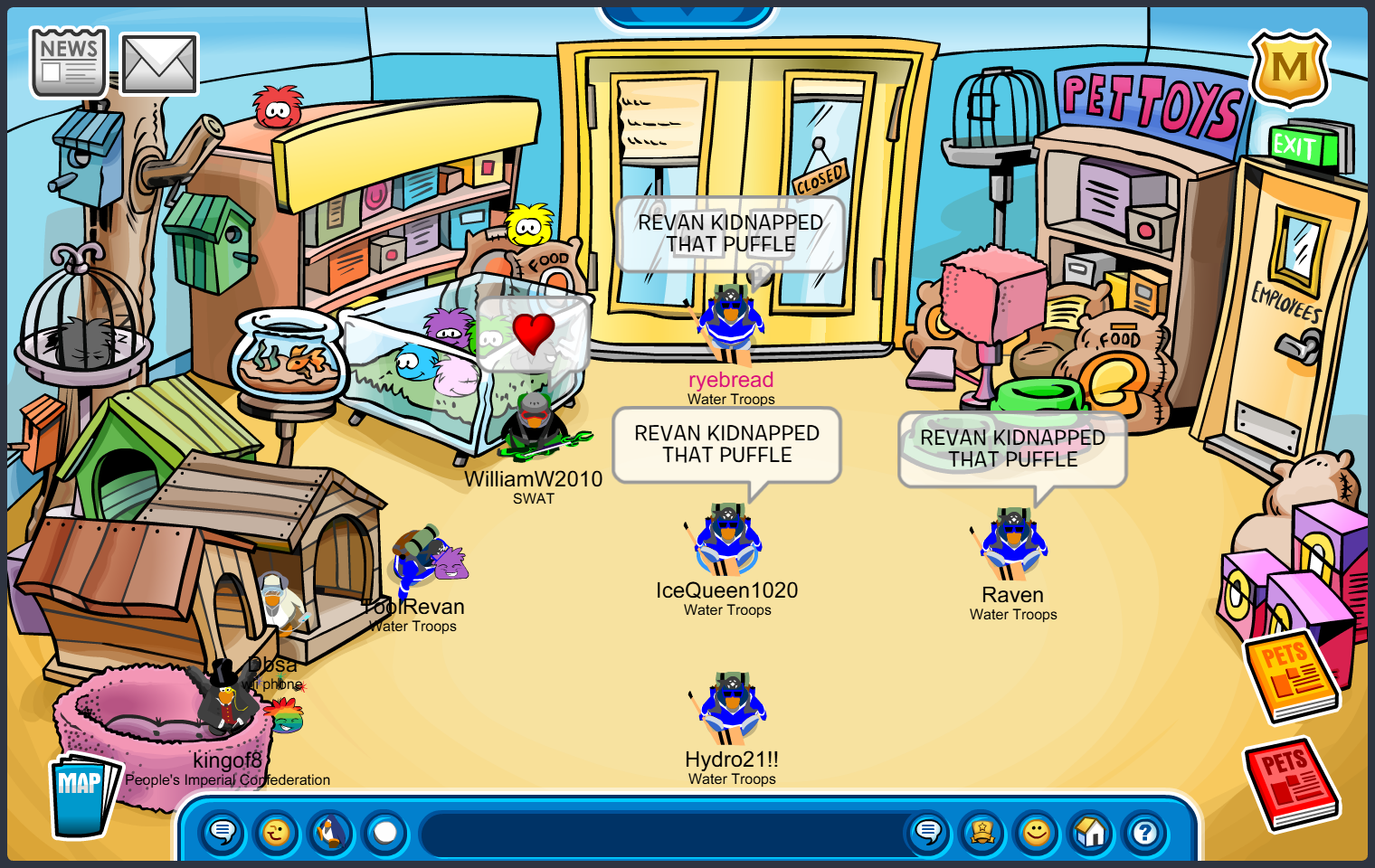
Task: Click the chat text input bar
Action: (660, 834)
